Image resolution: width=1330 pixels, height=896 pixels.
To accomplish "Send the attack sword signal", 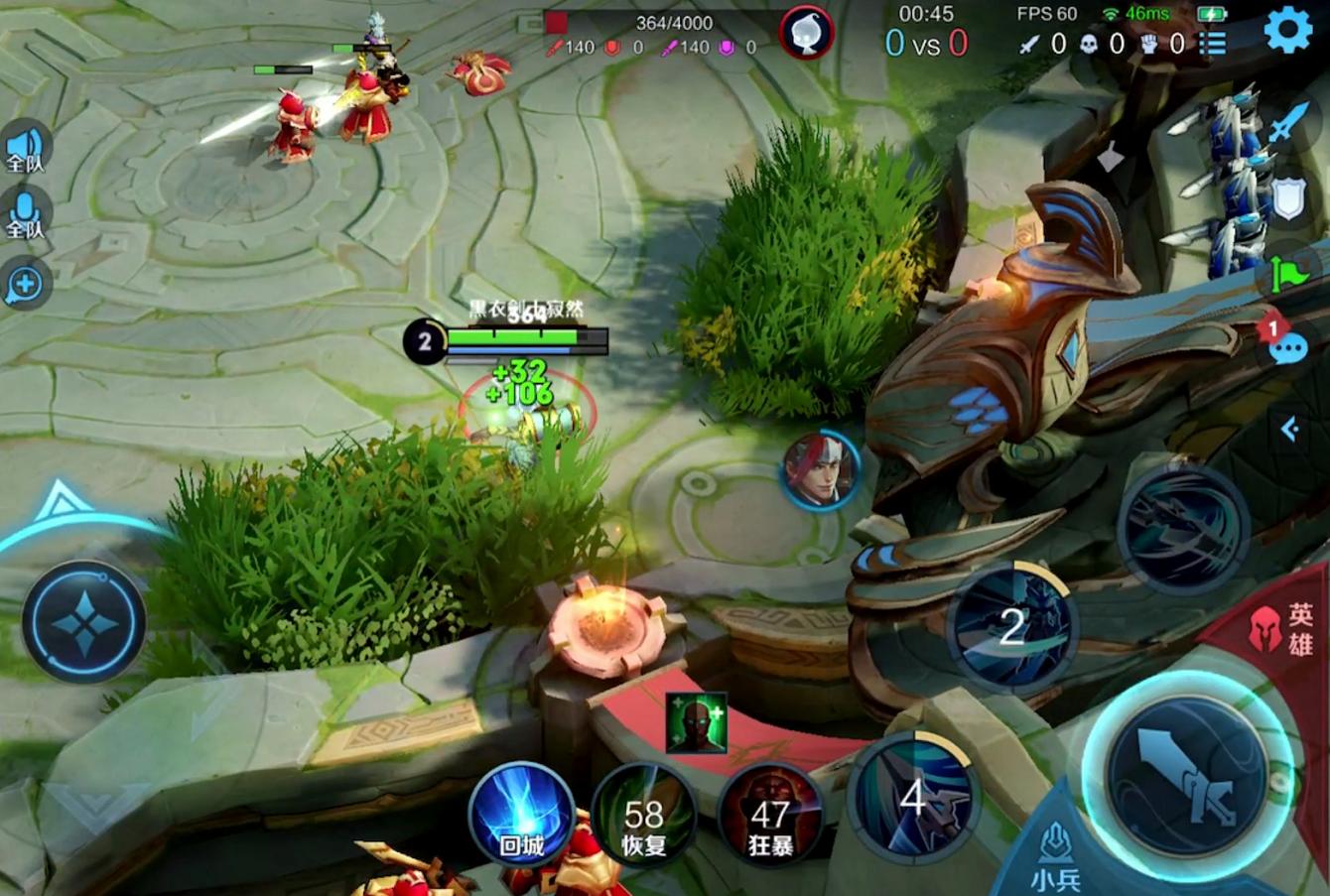I will pos(1287,124).
